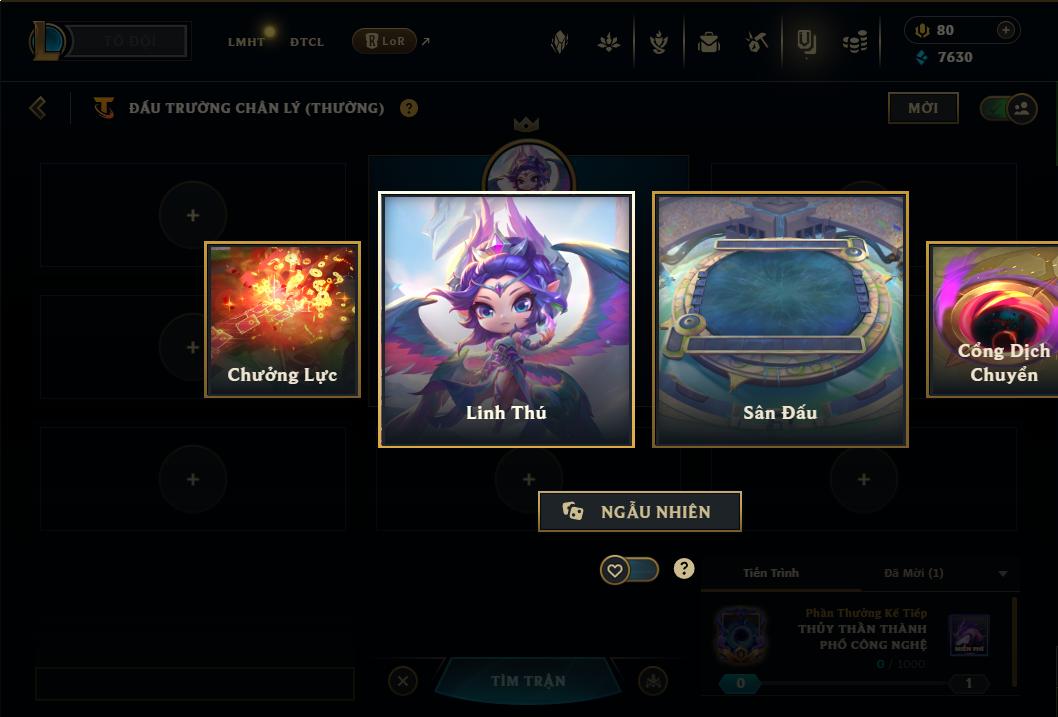The image size is (1058, 717).
Task: Start matchmaking with Tìm Trận
Action: pos(528,681)
